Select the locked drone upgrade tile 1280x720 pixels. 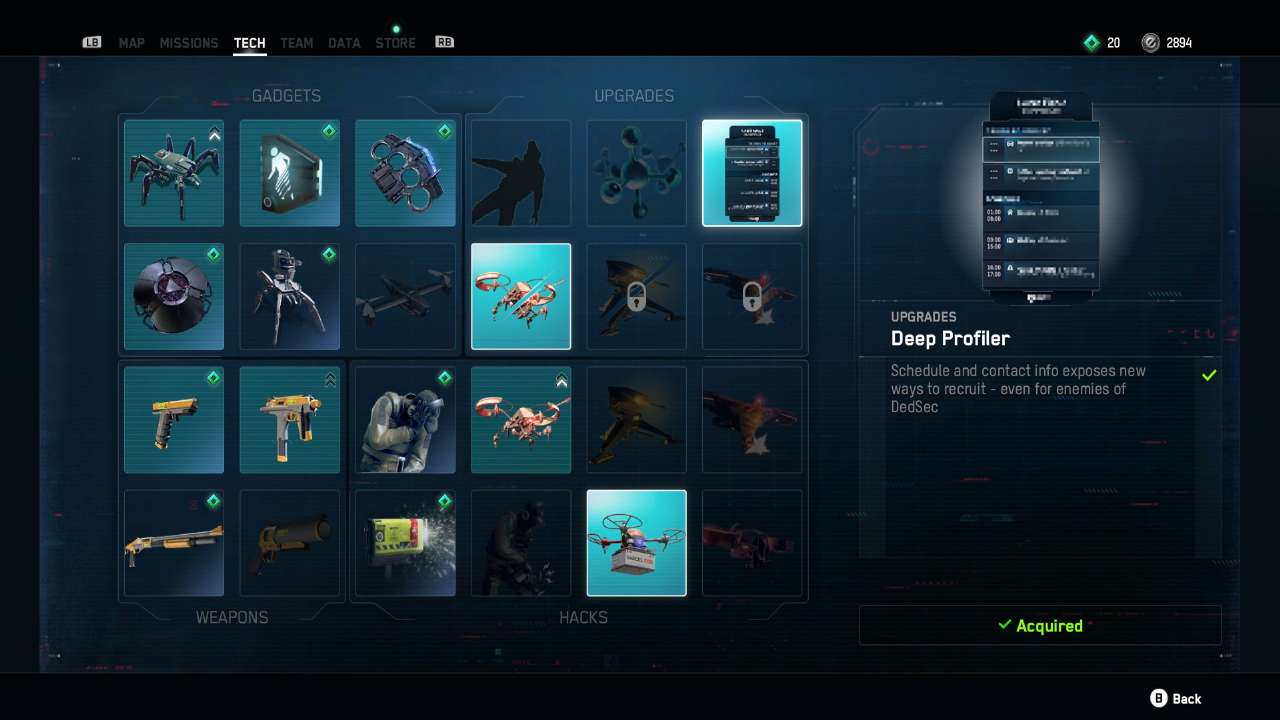click(x=636, y=296)
